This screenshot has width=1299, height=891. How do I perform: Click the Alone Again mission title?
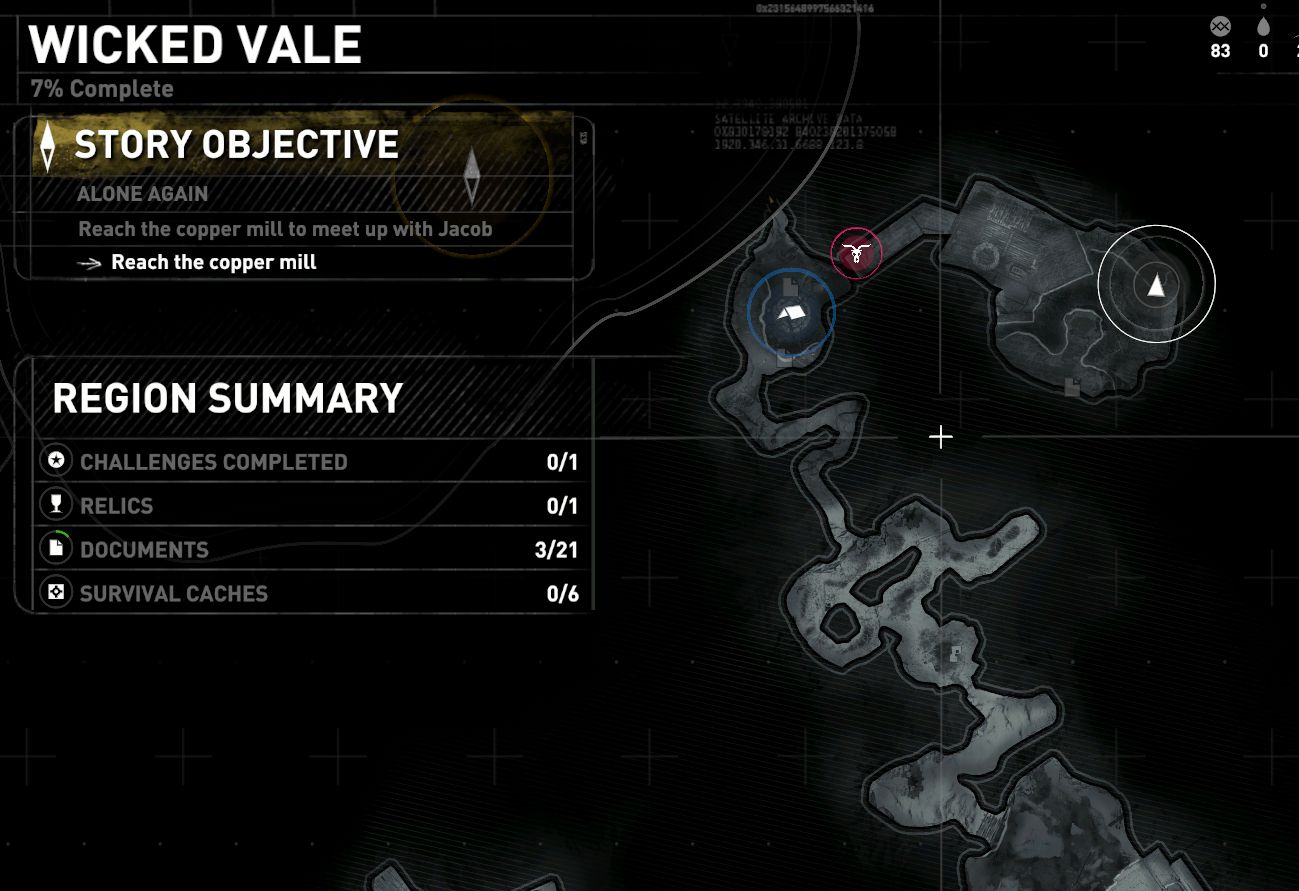[x=144, y=193]
